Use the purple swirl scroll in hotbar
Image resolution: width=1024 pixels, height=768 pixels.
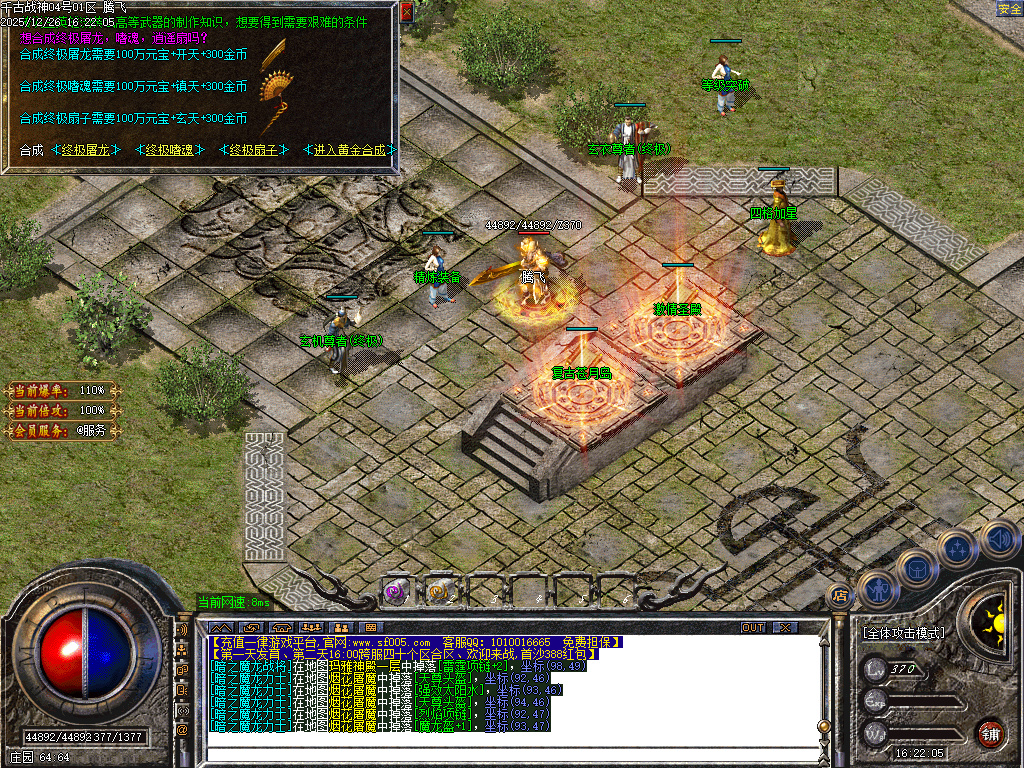pos(397,592)
